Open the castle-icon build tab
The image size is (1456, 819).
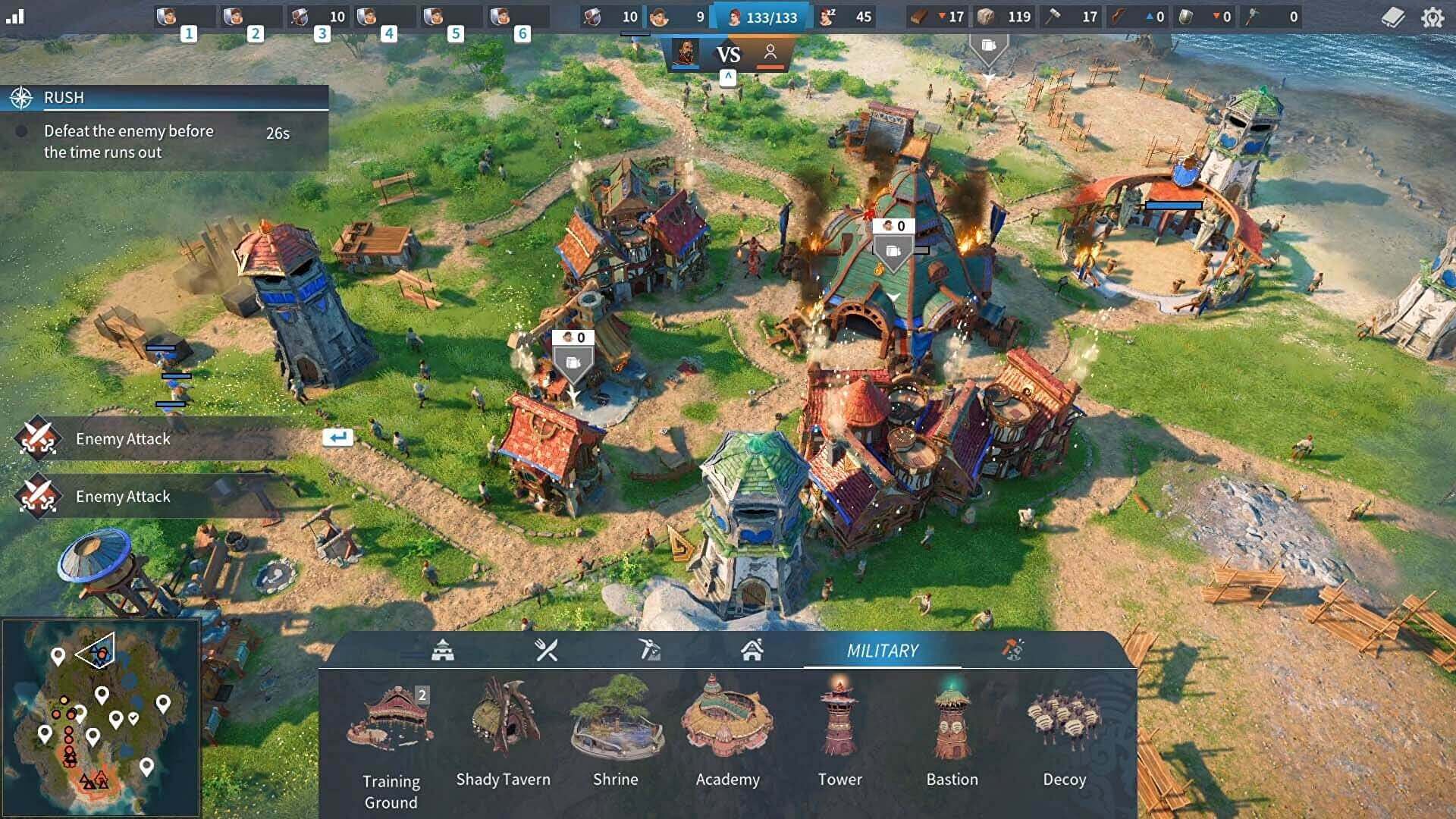(443, 650)
